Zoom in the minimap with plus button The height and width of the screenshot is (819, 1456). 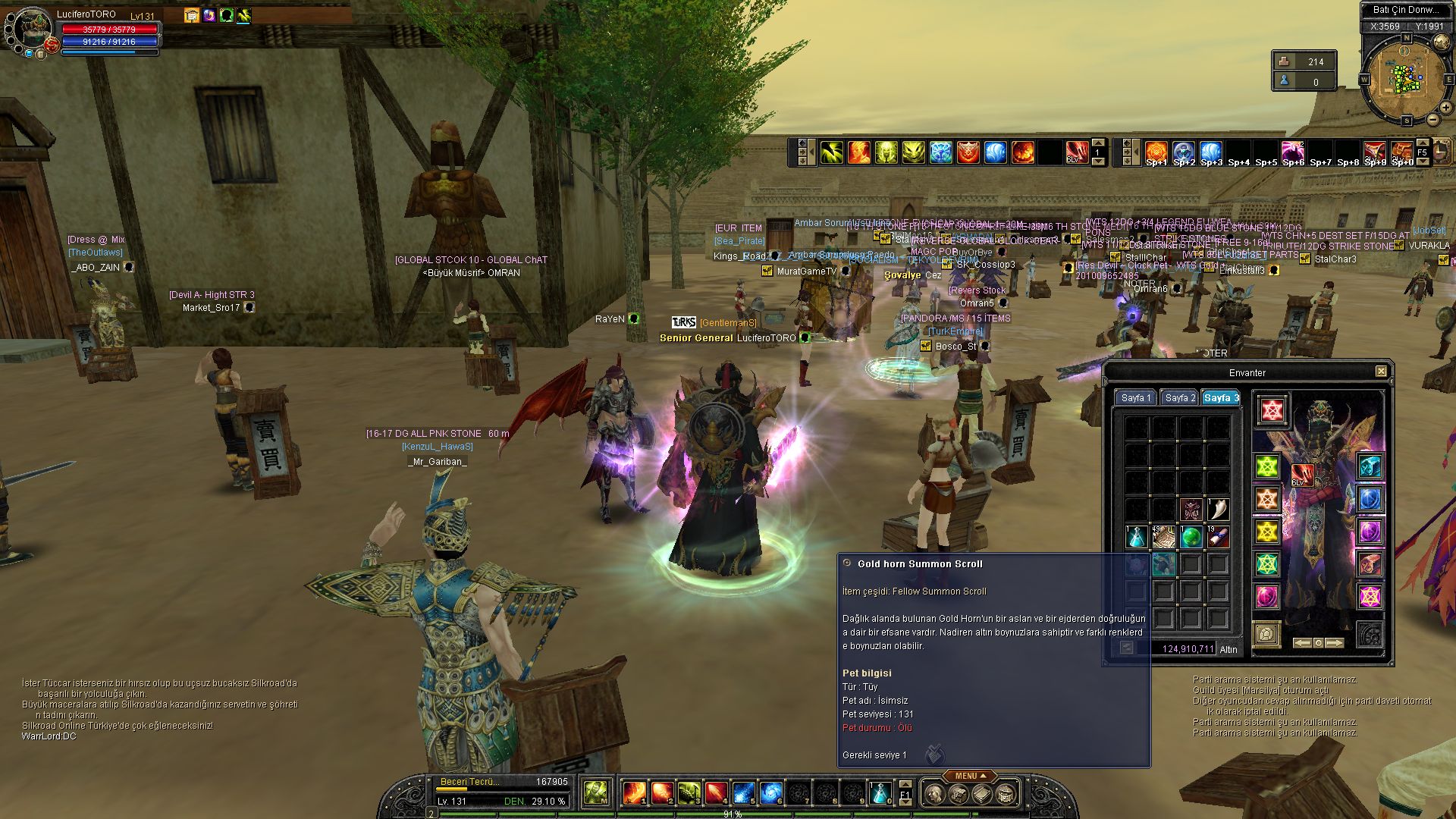point(1446,108)
